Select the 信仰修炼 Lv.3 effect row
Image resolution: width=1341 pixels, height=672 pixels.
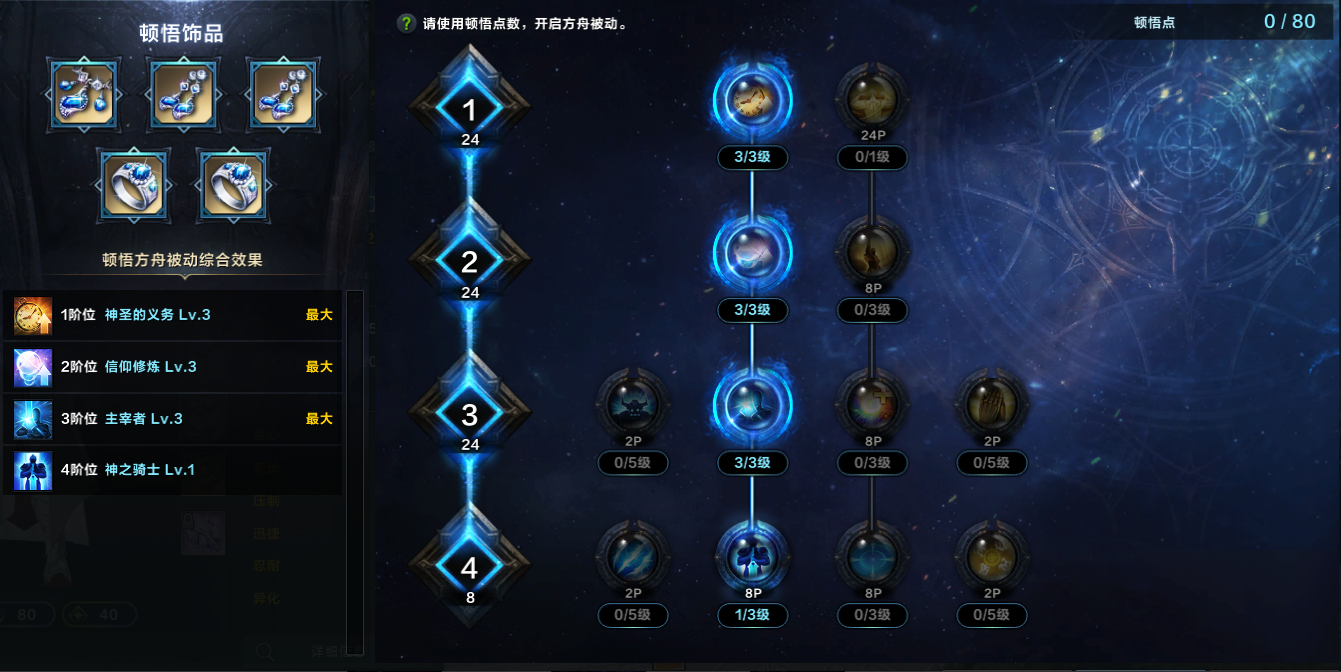(172, 367)
